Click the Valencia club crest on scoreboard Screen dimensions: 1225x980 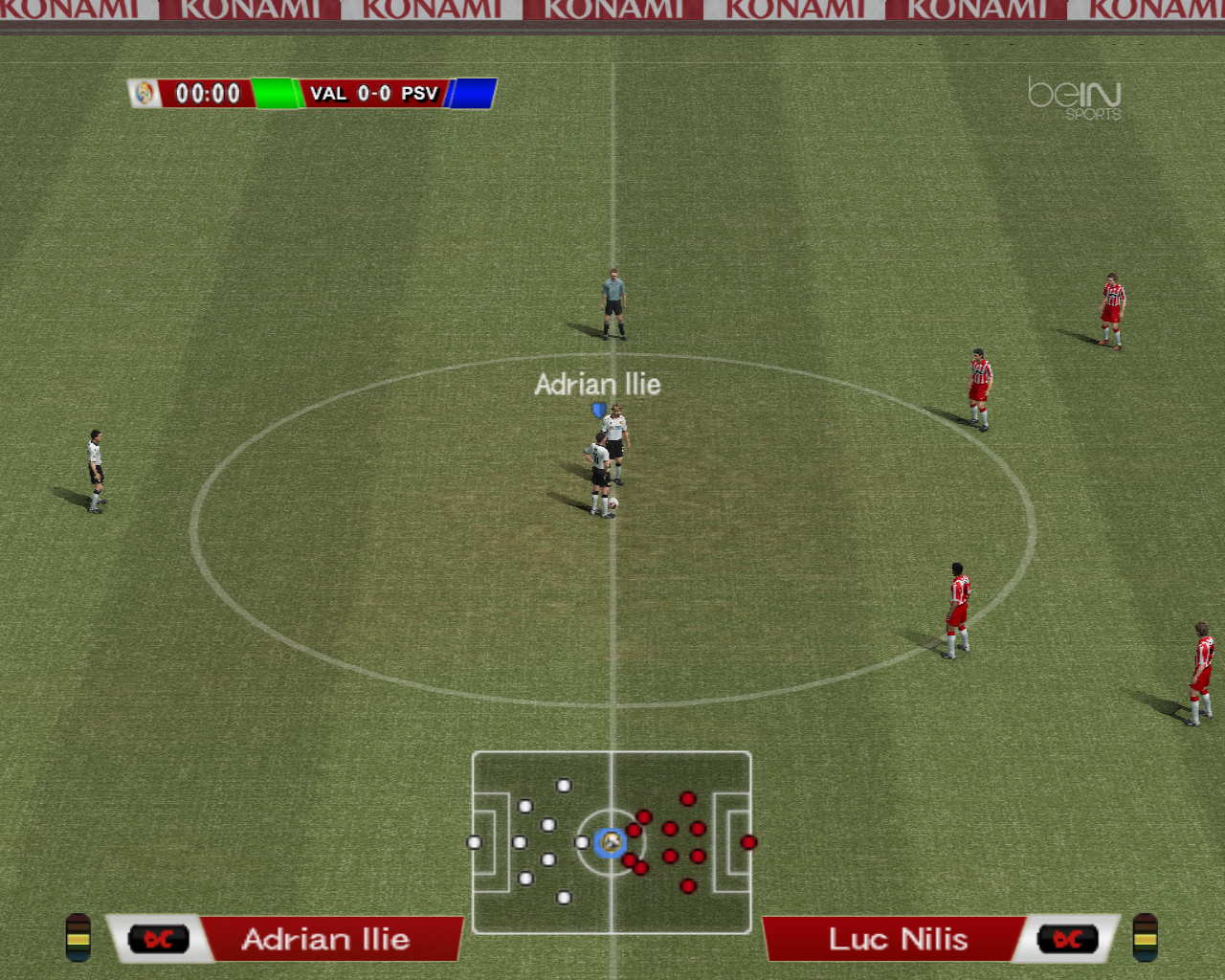[x=145, y=93]
